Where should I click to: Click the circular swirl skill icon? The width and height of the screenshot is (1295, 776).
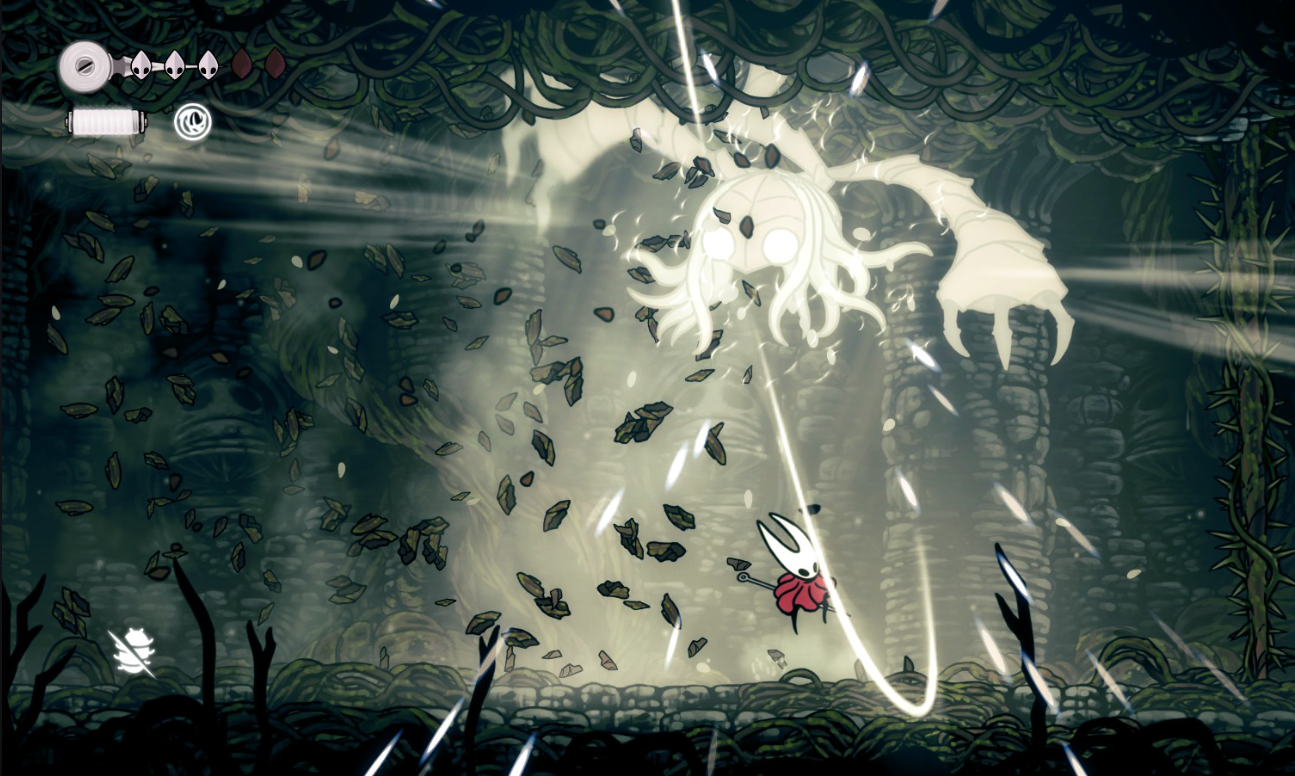click(192, 123)
